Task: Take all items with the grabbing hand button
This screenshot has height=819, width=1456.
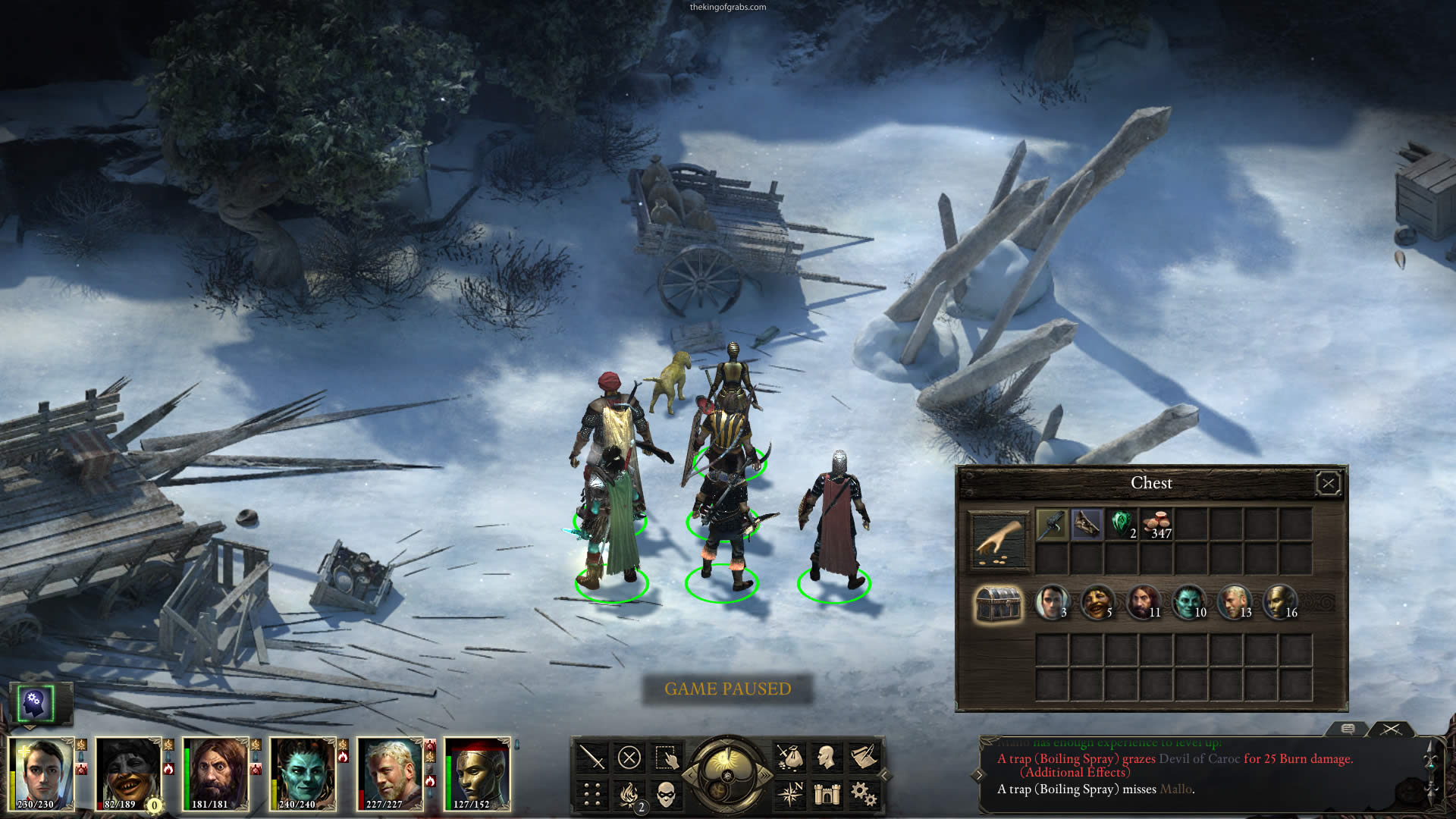Action: 999,541
